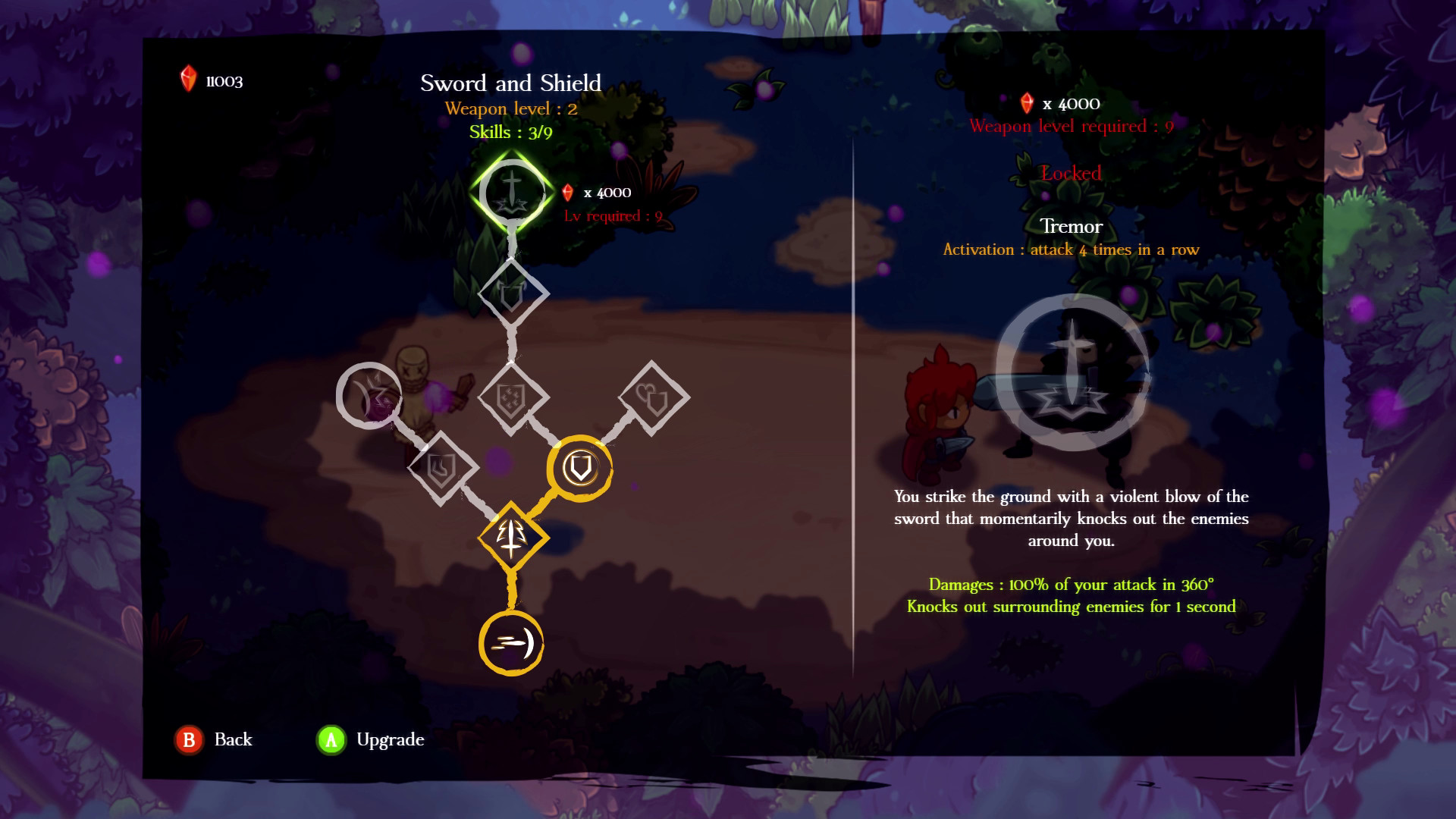Select the shield skill directly below Tremor
This screenshot has height=819, width=1456.
(513, 294)
